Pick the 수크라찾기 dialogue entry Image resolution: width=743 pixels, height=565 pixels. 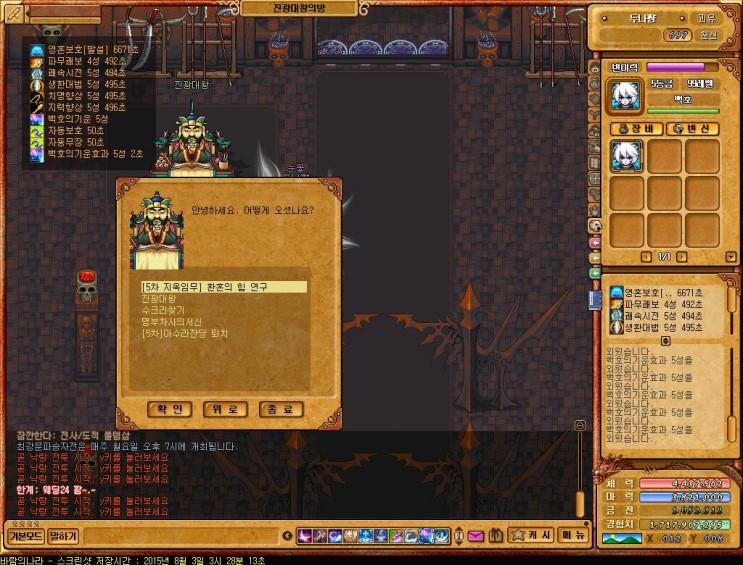[164, 310]
